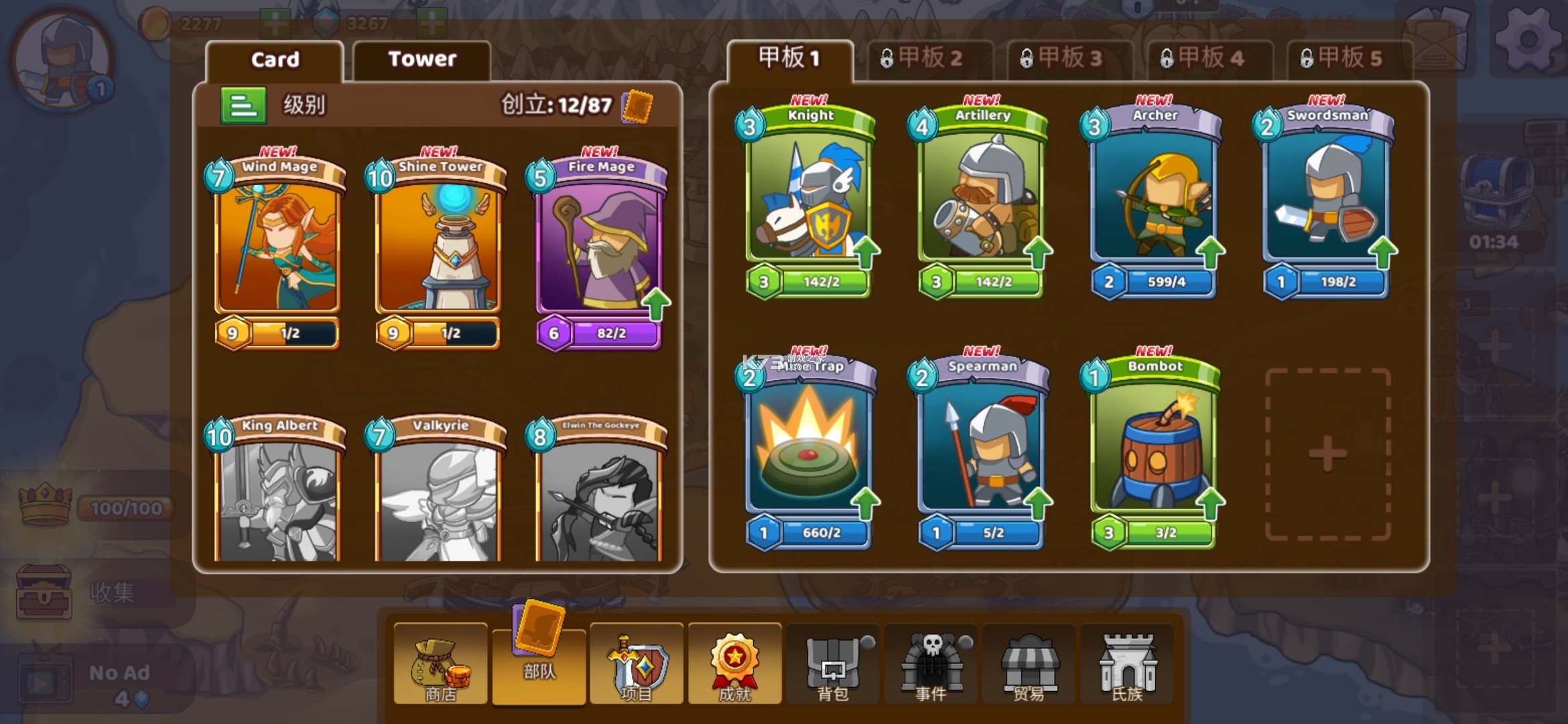This screenshot has width=1568, height=724.
Task: Select the locked King Albert card
Action: [x=277, y=493]
